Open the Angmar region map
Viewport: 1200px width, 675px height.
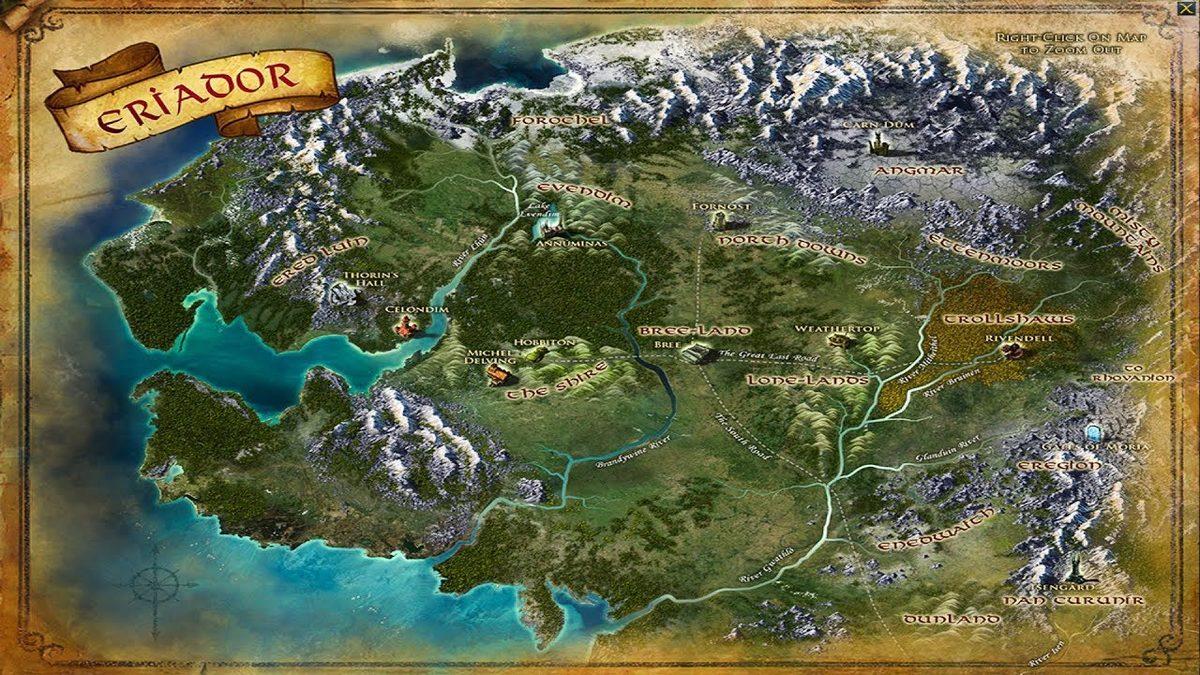click(x=919, y=171)
